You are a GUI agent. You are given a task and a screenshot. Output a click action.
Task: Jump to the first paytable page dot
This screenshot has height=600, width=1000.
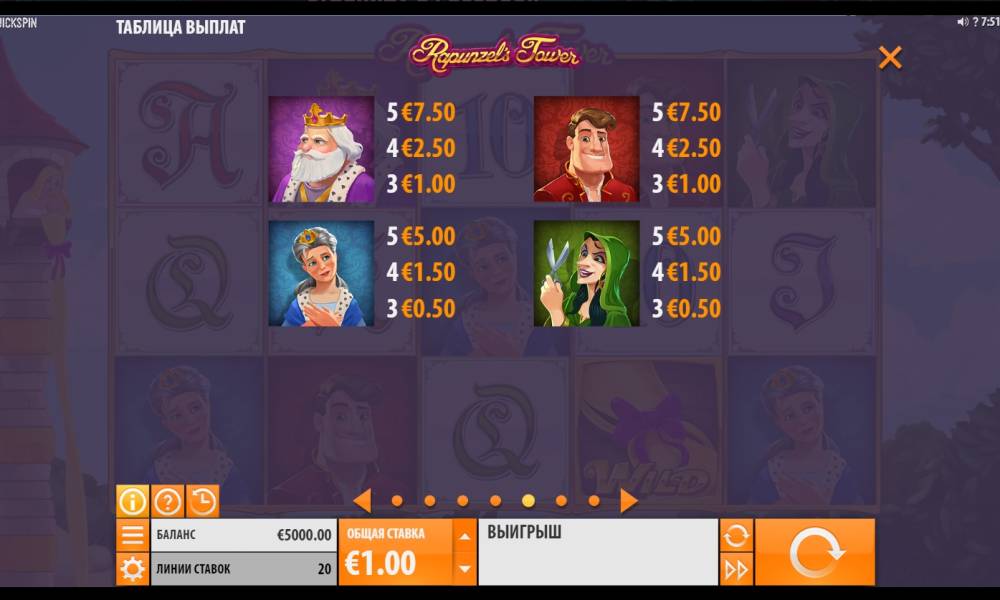397,501
